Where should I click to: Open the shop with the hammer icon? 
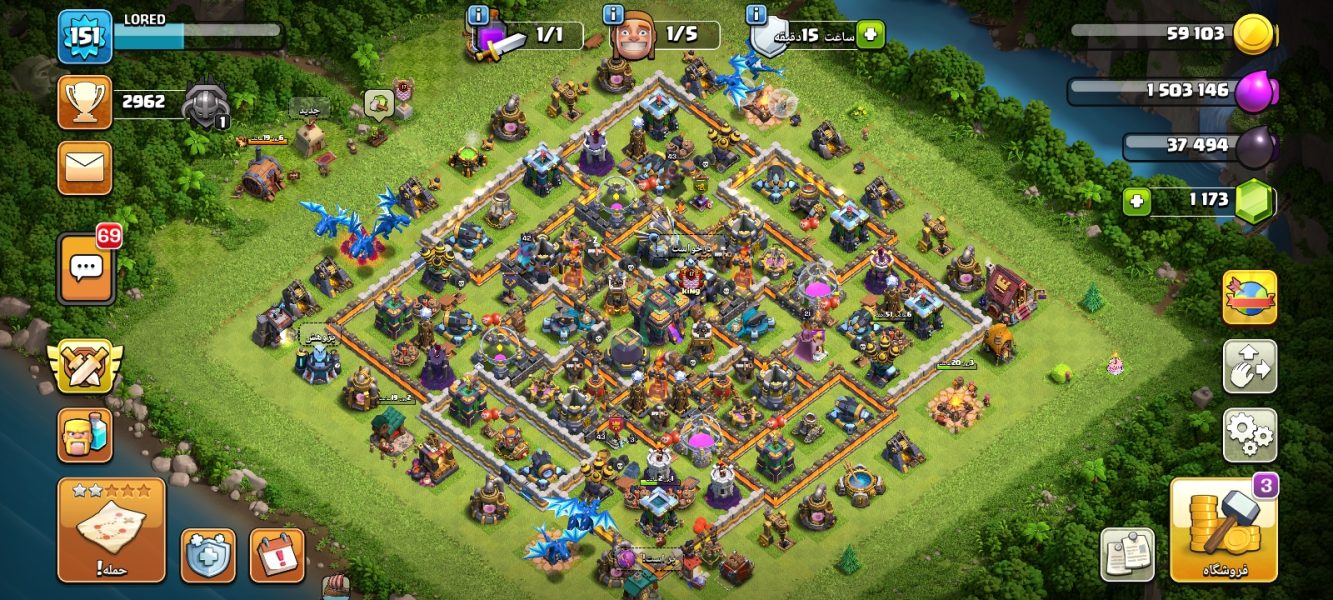click(x=1223, y=530)
